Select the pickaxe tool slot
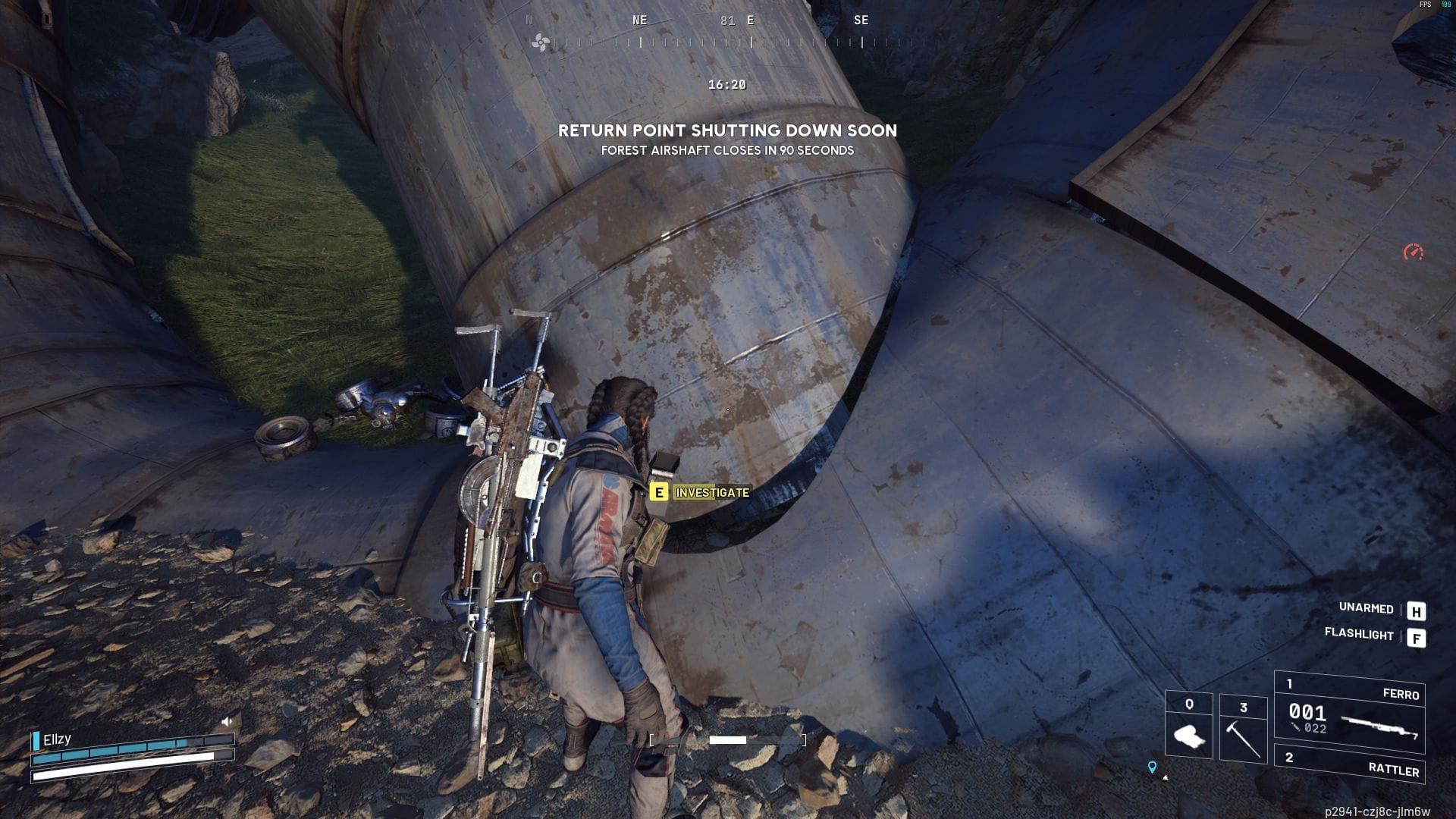Viewport: 1456px width, 819px height. [1243, 728]
